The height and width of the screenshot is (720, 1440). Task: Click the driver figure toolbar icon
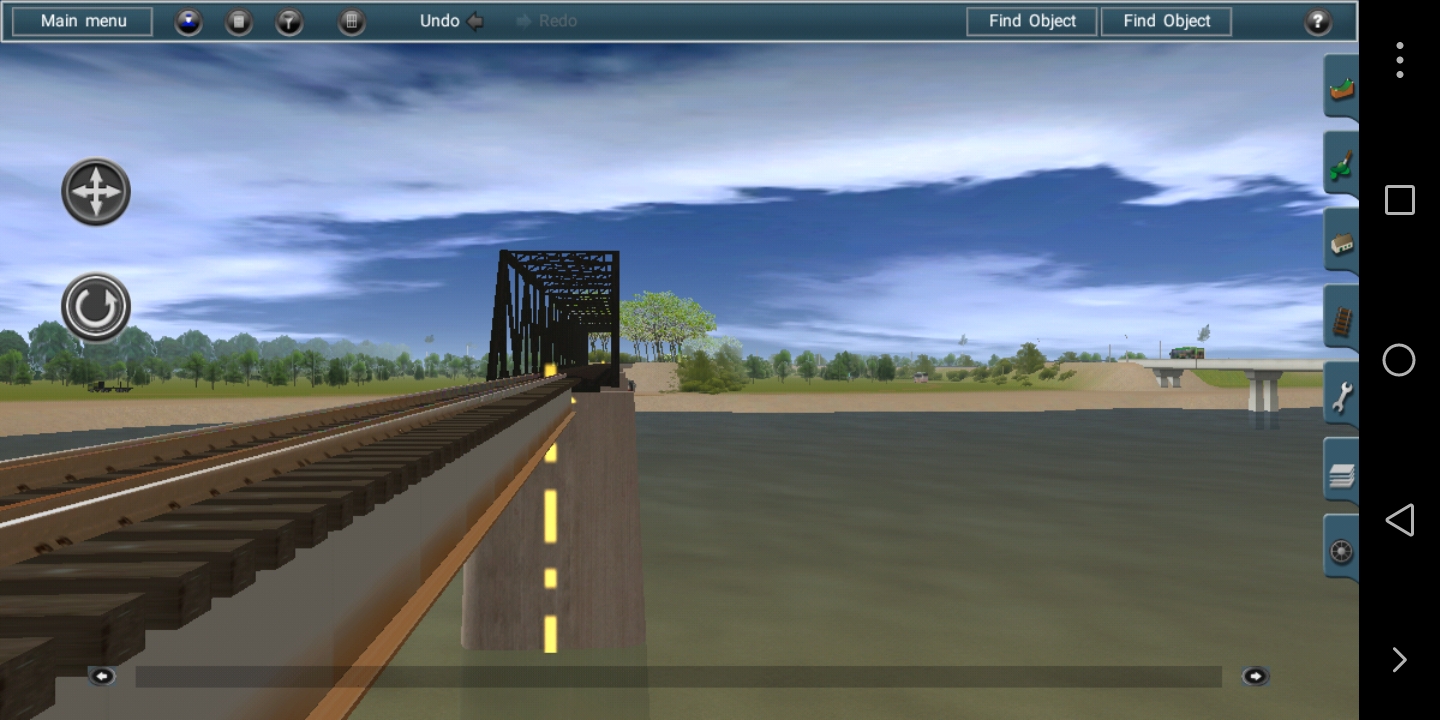pos(188,21)
